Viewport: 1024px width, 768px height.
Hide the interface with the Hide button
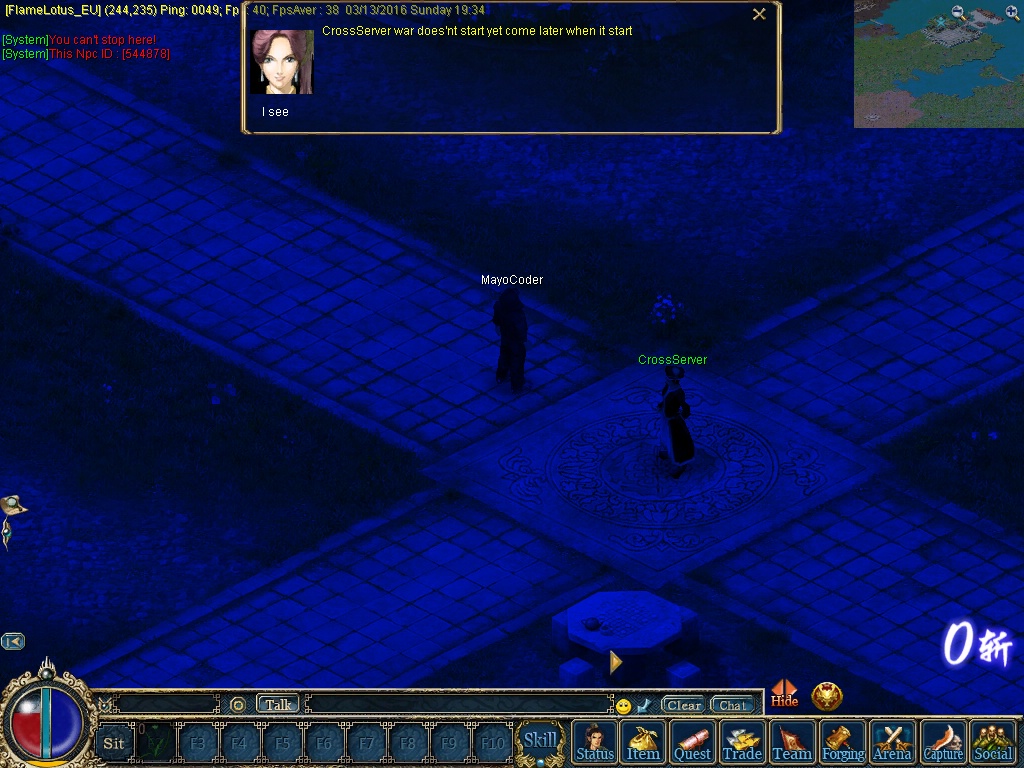pos(785,694)
